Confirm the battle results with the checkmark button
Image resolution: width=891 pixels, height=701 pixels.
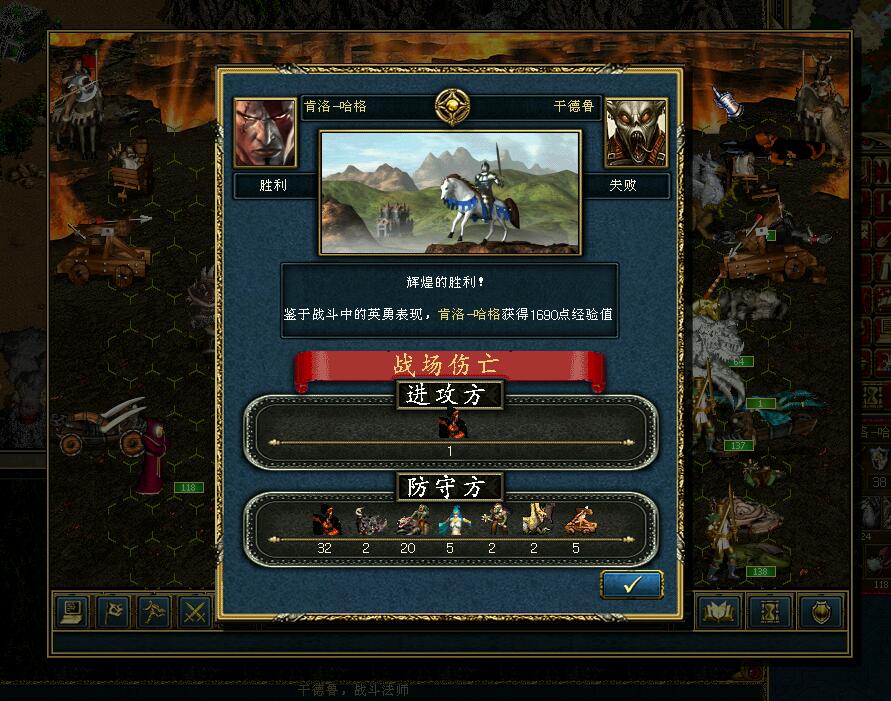point(631,585)
